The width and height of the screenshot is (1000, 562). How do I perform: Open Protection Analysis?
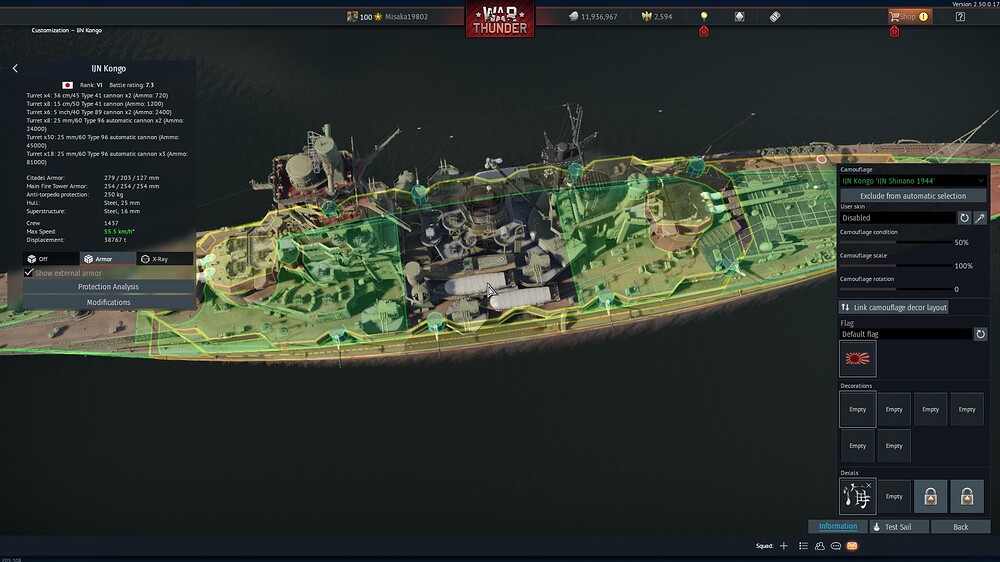click(108, 287)
